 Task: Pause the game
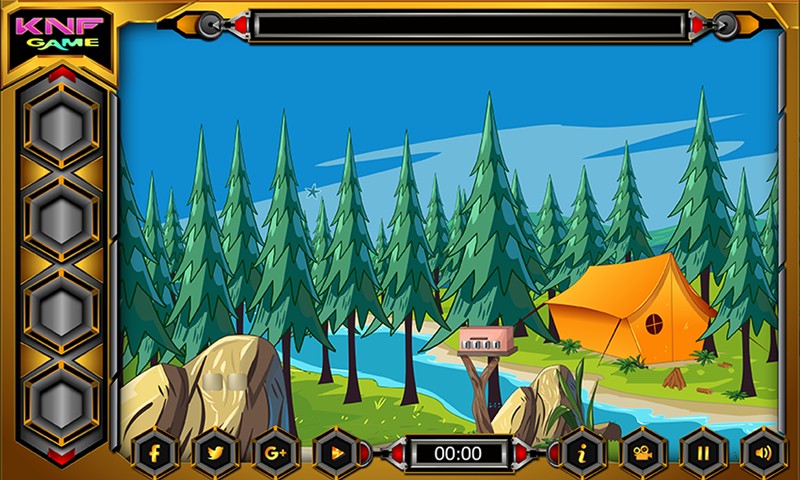pyautogui.click(x=703, y=453)
